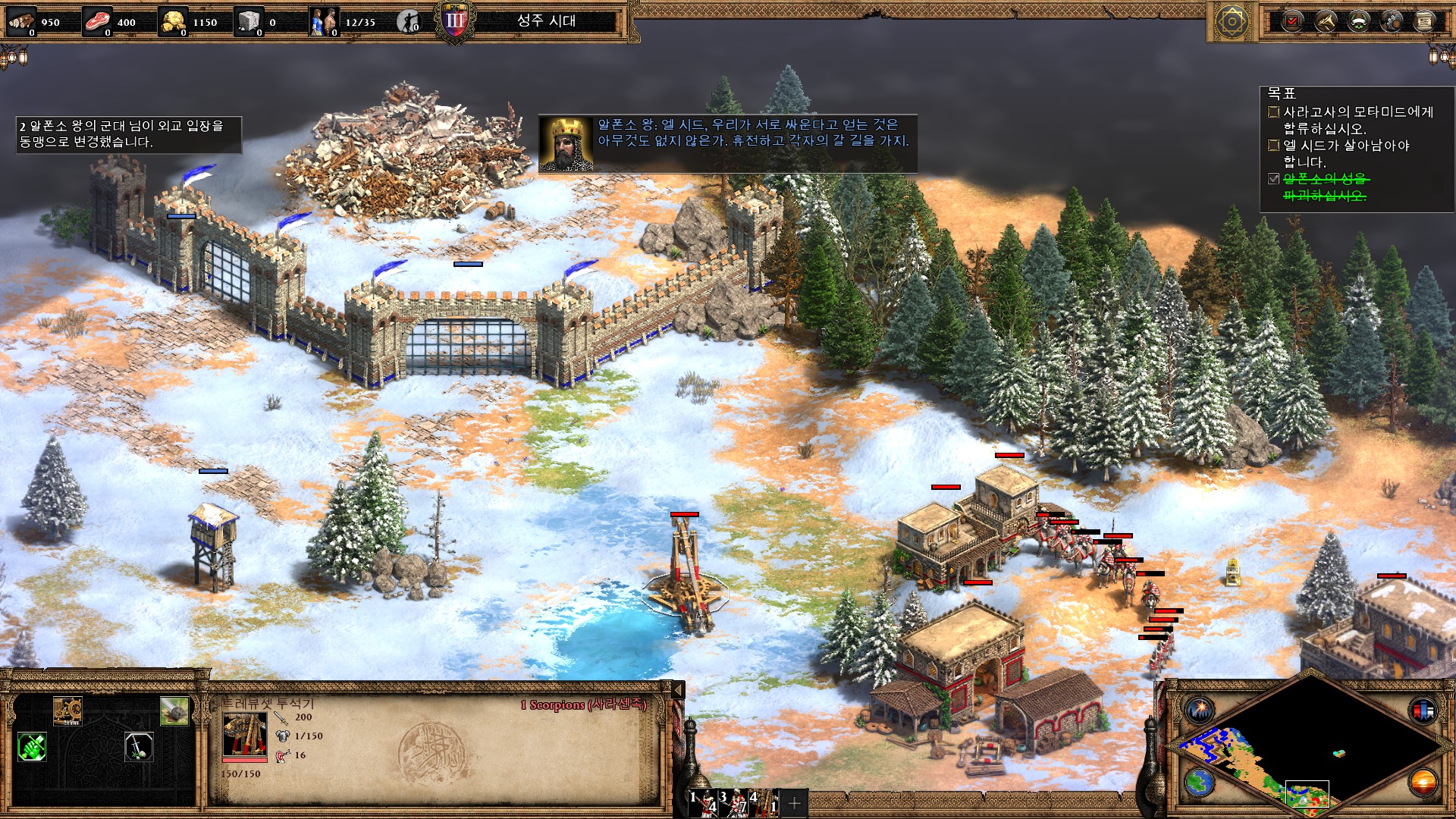Select the attack ground boulder command
This screenshot has height=819, width=1456.
tap(174, 711)
